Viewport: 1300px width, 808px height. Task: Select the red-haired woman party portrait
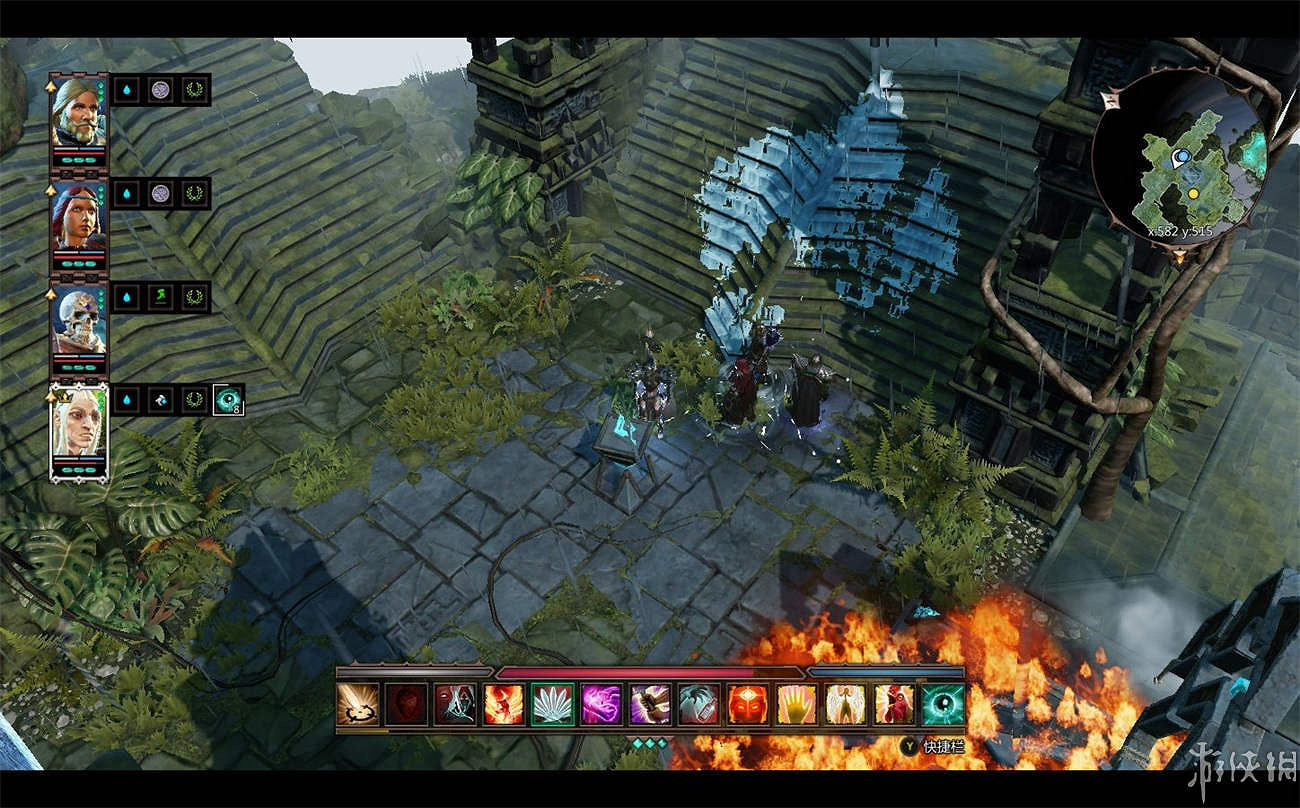point(79,217)
